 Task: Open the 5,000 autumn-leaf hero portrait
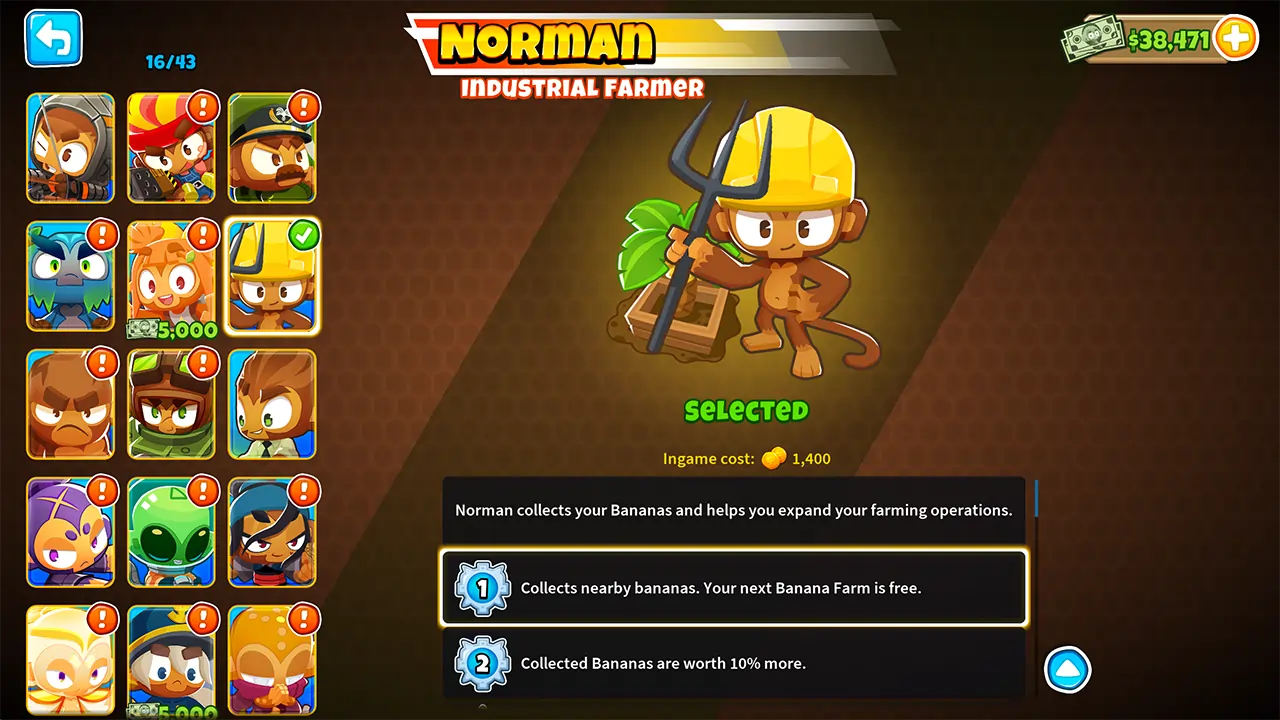click(x=171, y=276)
